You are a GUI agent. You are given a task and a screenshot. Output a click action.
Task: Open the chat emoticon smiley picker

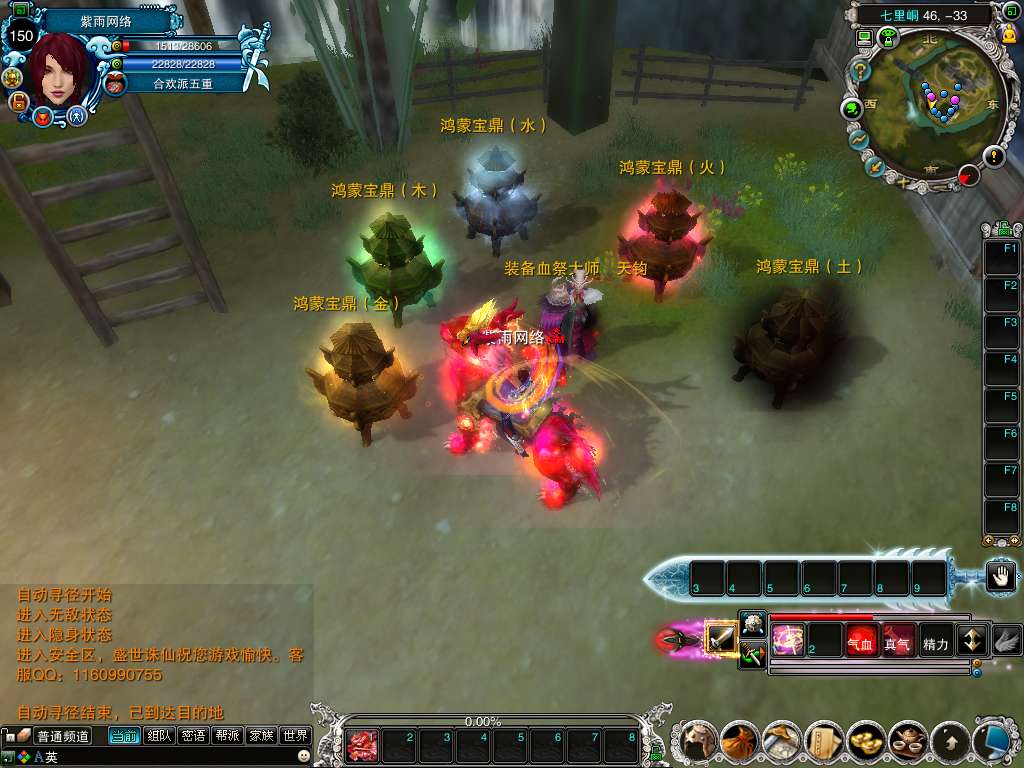click(x=303, y=758)
